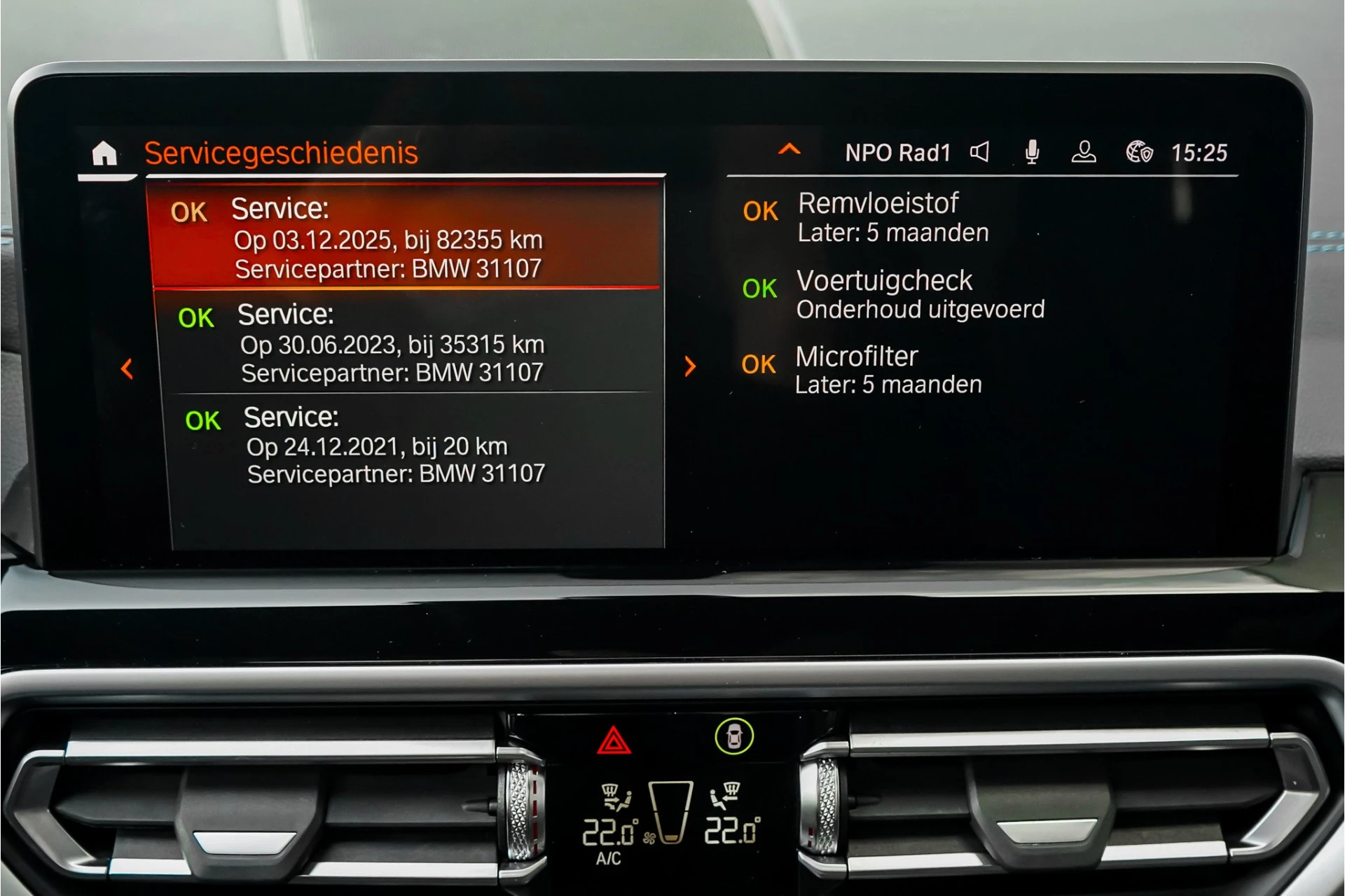Tap the 15:25 clock display
This screenshot has height=896, width=1345.
(1201, 153)
